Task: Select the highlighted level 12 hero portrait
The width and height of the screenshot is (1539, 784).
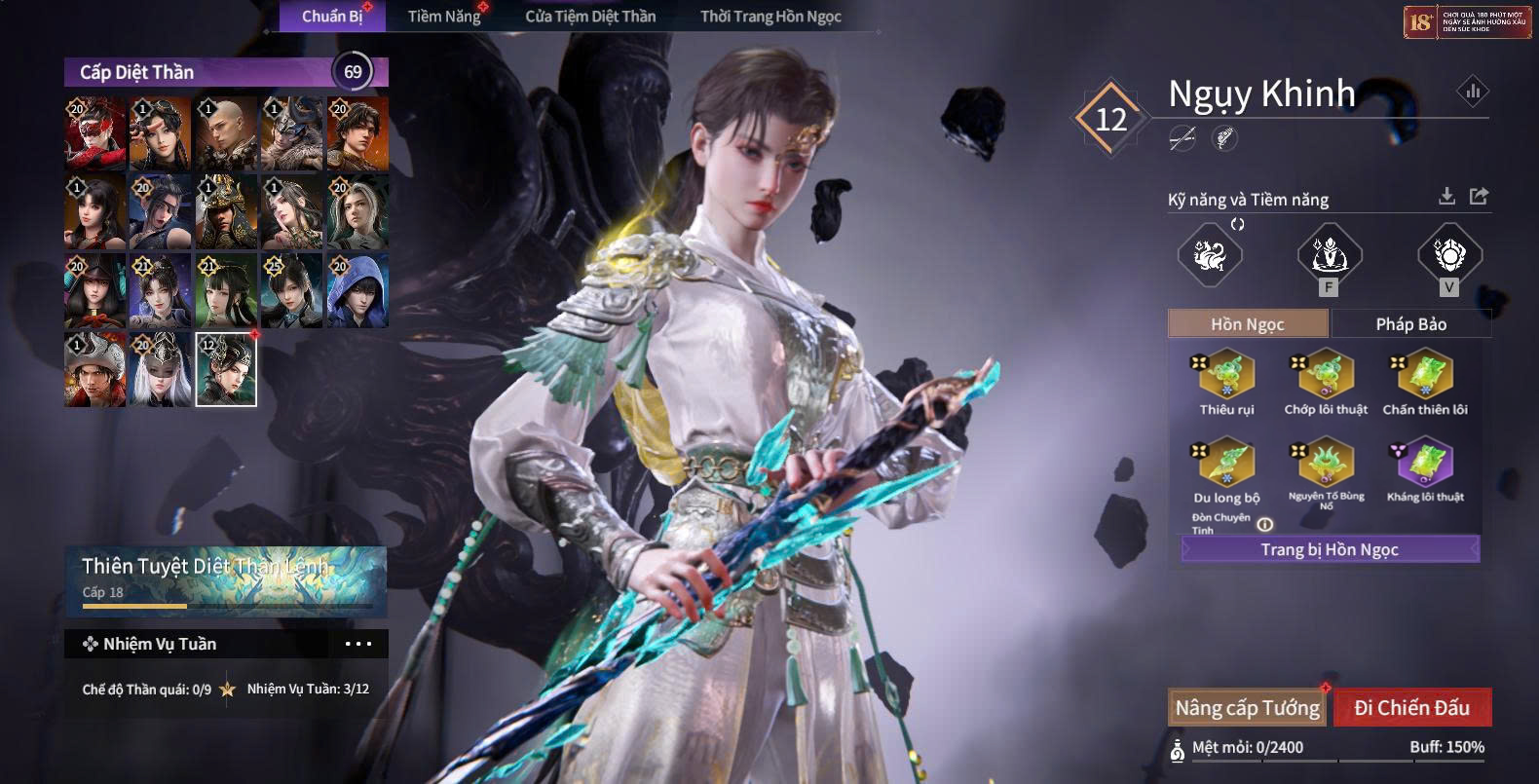Action: 226,369
